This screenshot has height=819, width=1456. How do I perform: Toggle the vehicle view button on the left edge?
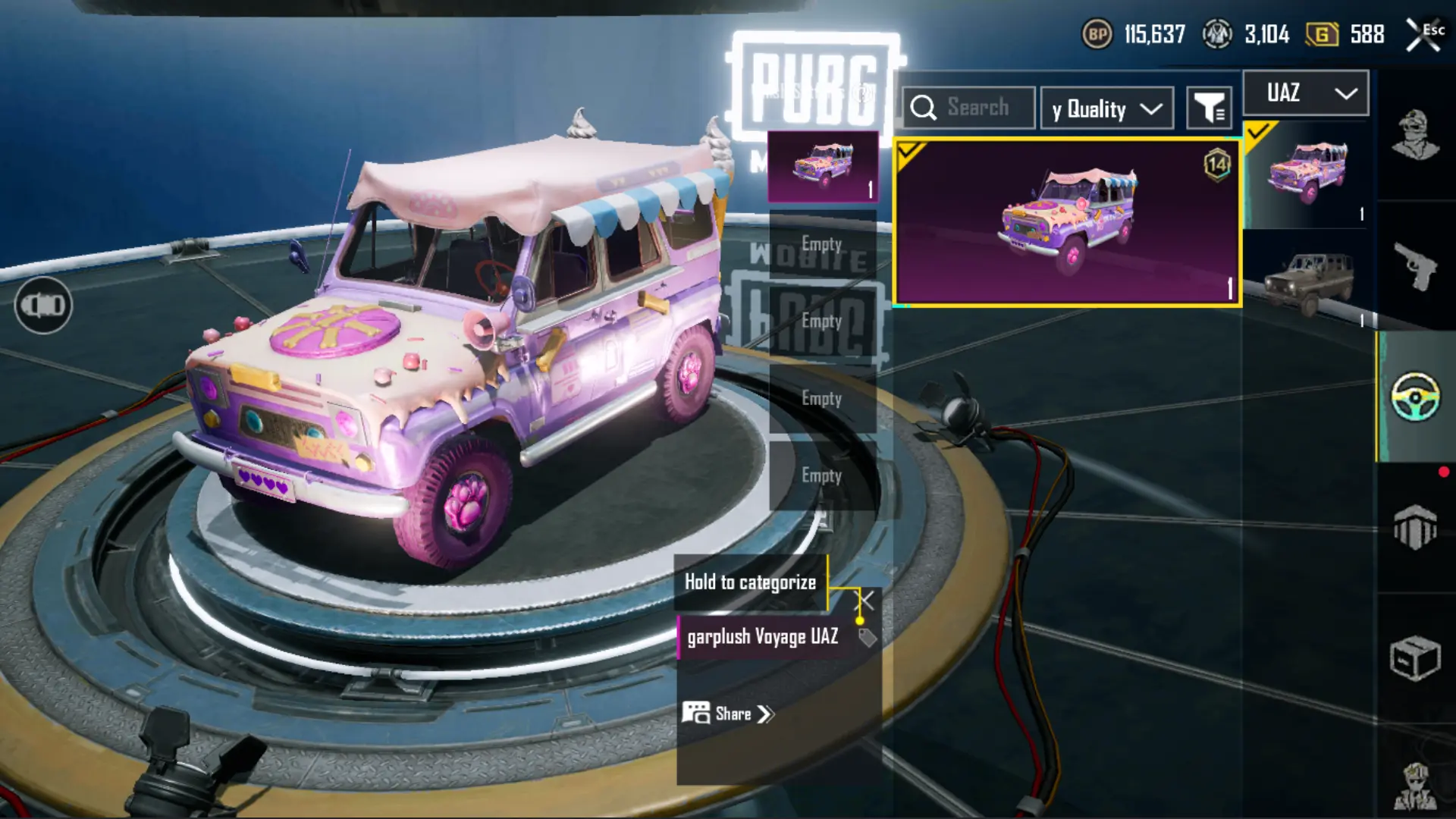coord(43,305)
